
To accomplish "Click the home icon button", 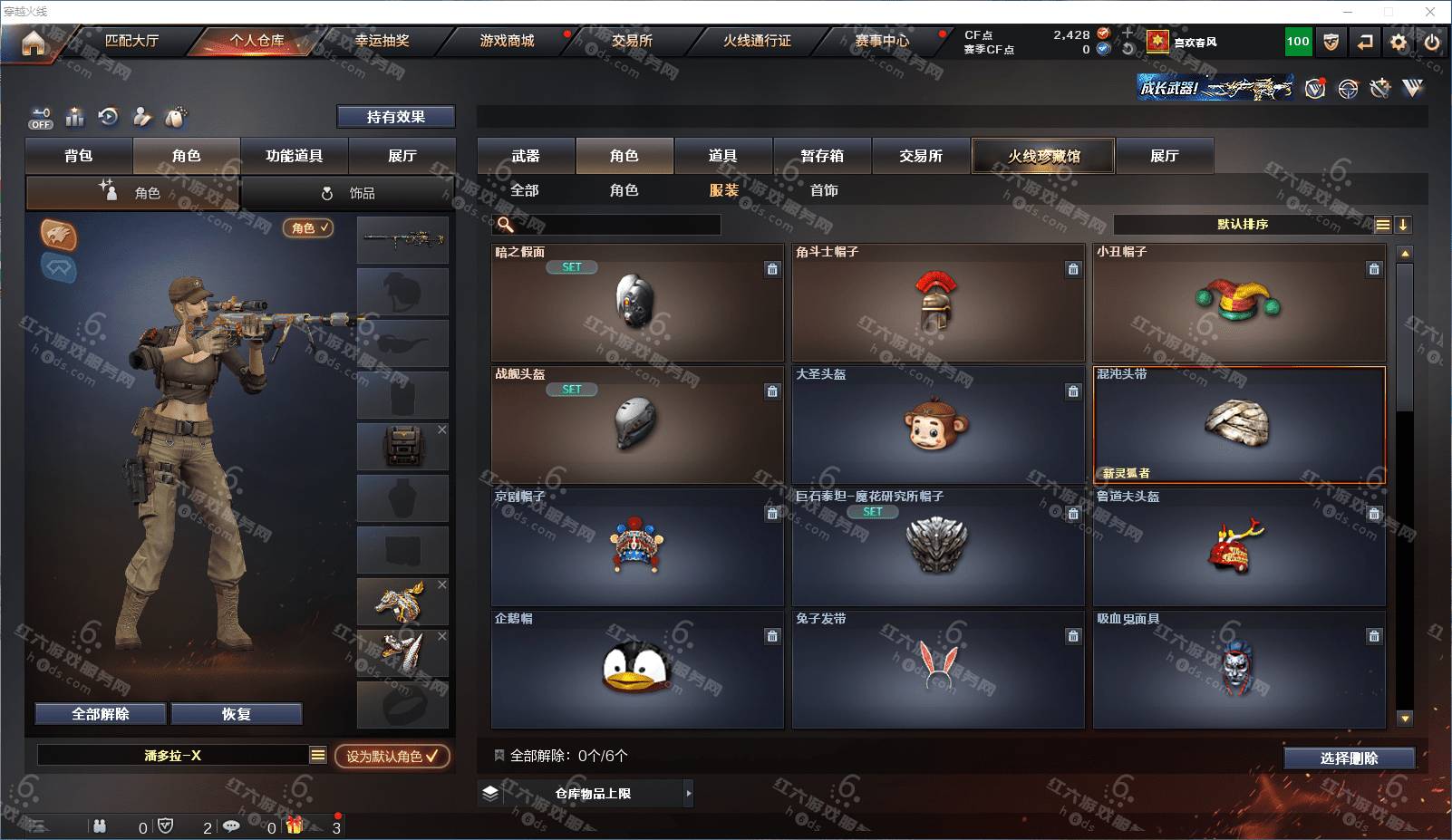I will 34,43.
